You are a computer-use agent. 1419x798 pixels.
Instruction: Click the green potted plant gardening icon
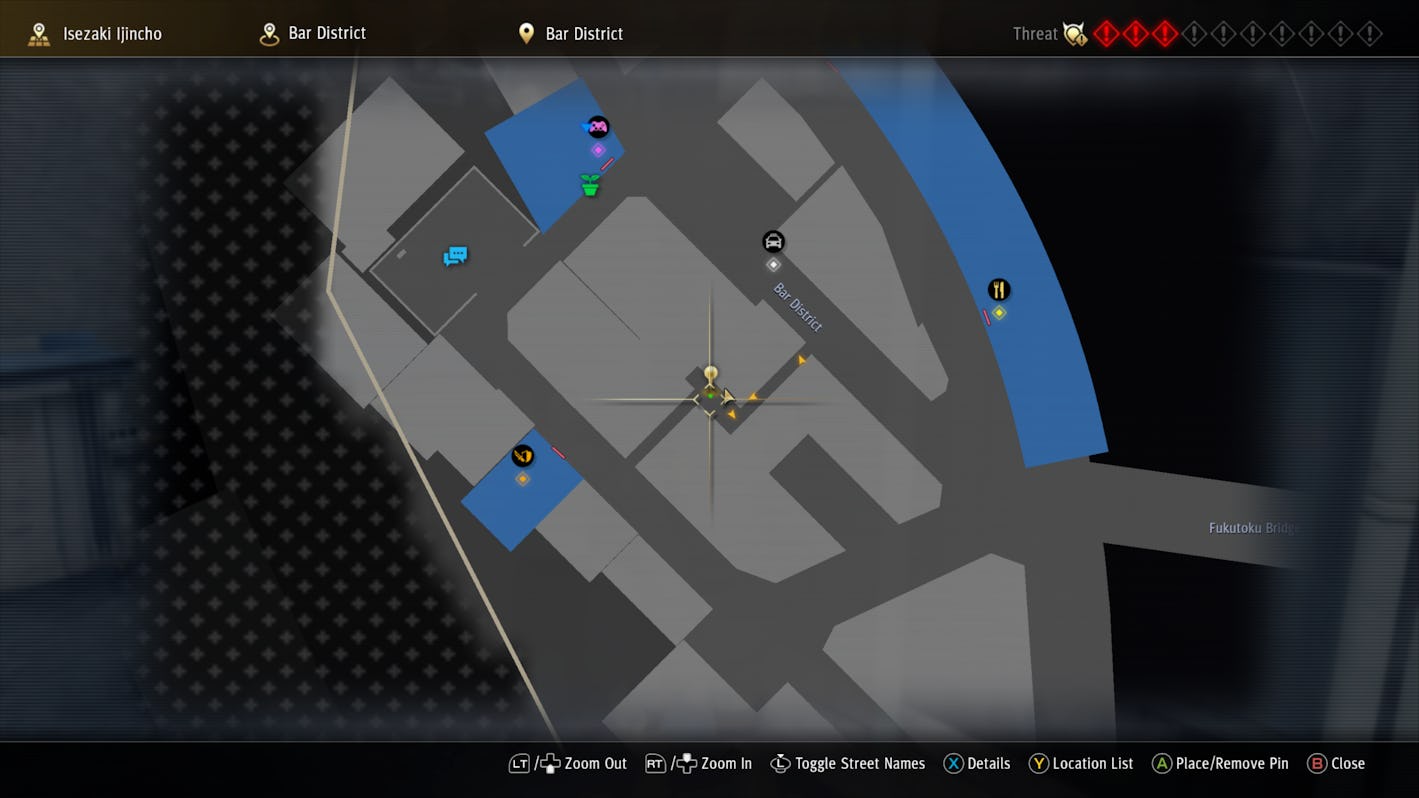click(589, 184)
